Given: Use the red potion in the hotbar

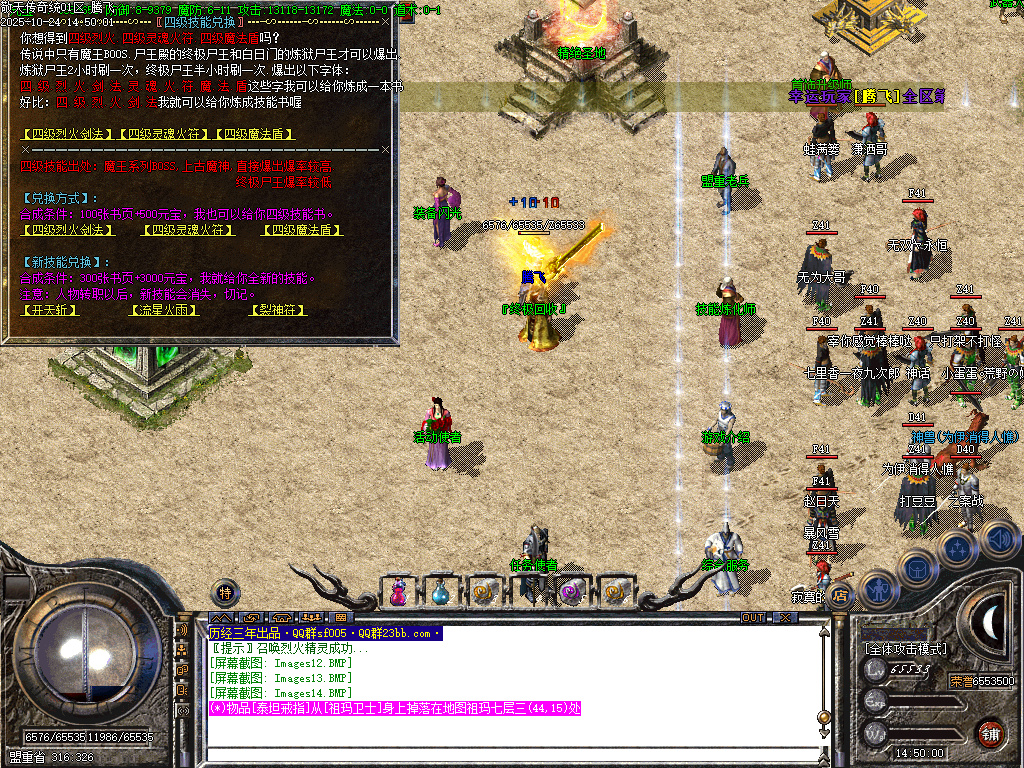Looking at the screenshot, I should [x=399, y=592].
